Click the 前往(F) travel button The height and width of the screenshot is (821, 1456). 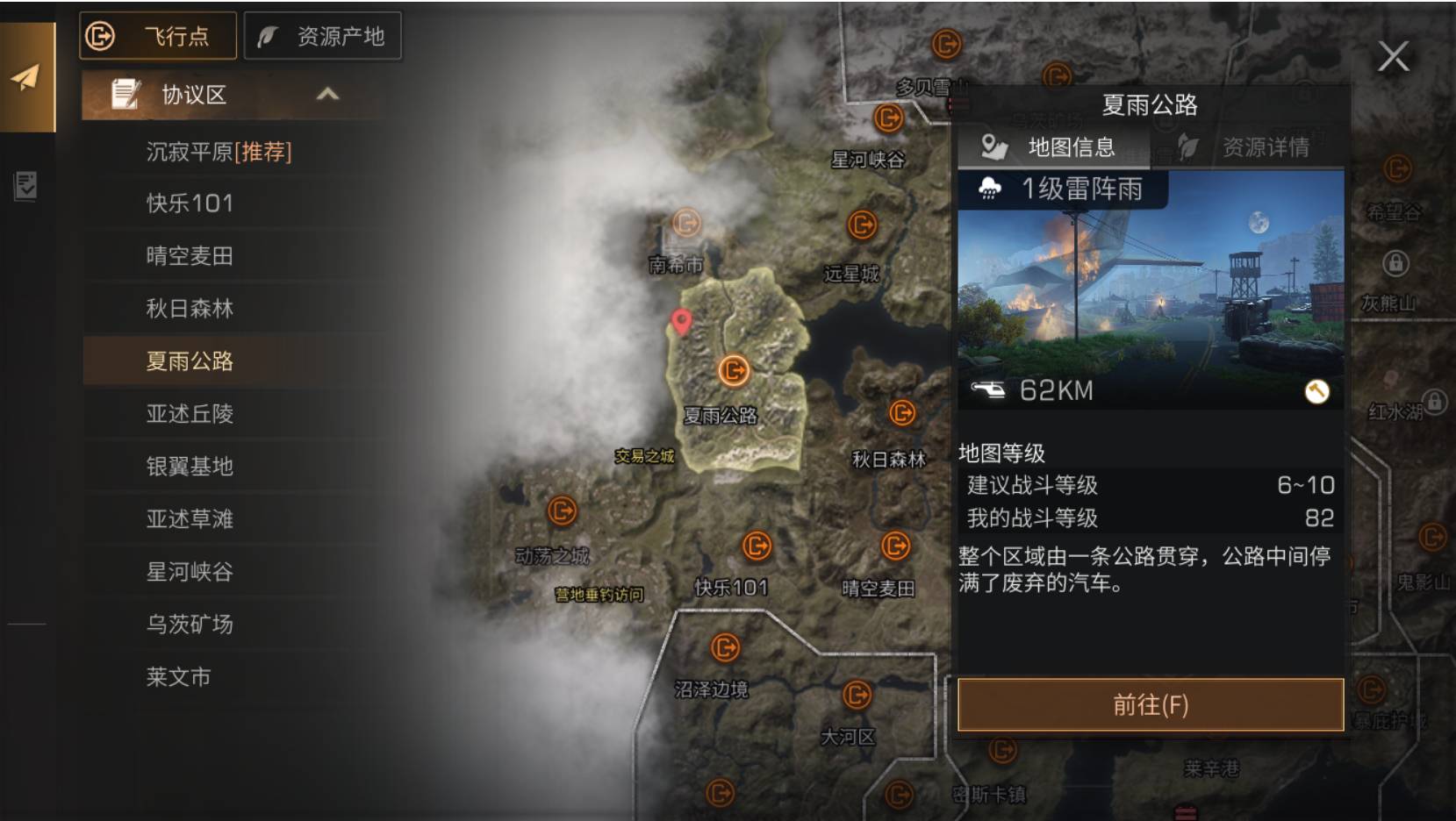(x=1151, y=703)
